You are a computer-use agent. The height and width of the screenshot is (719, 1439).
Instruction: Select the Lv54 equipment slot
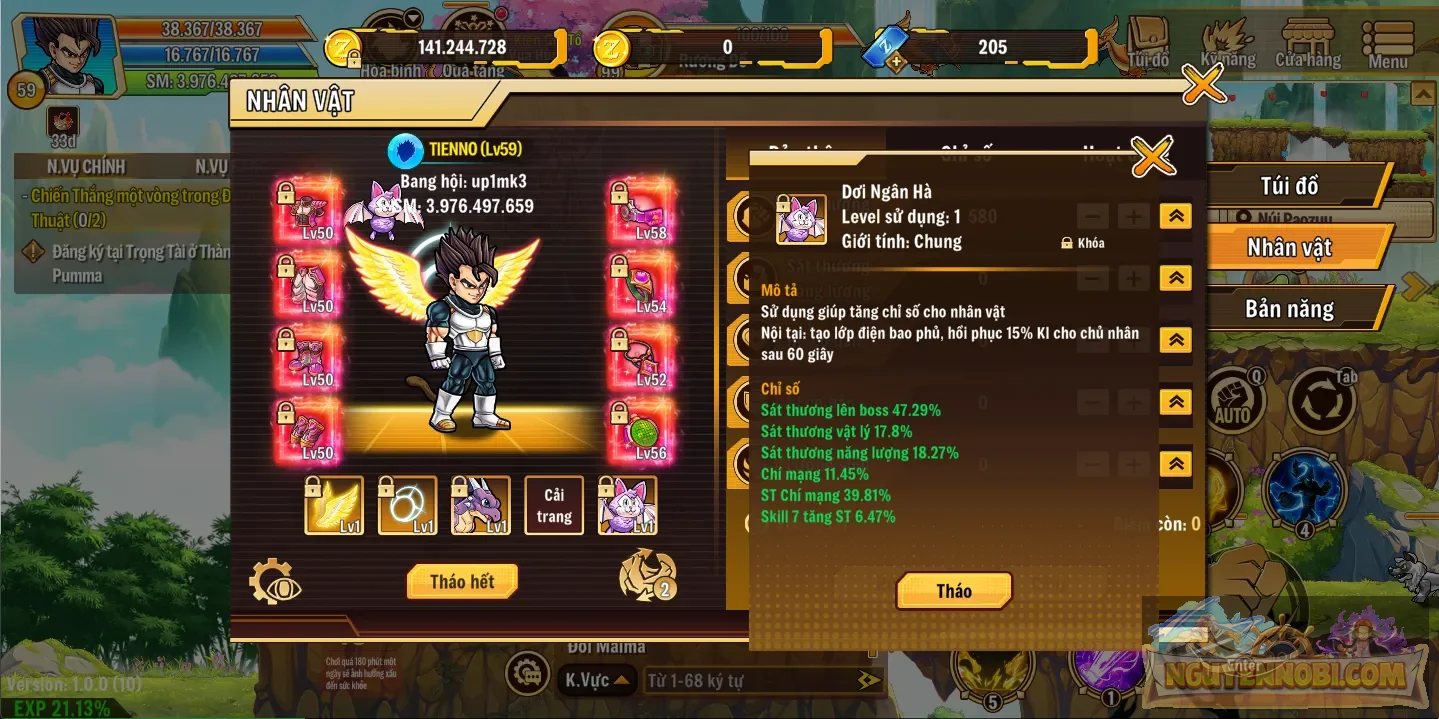(x=641, y=284)
